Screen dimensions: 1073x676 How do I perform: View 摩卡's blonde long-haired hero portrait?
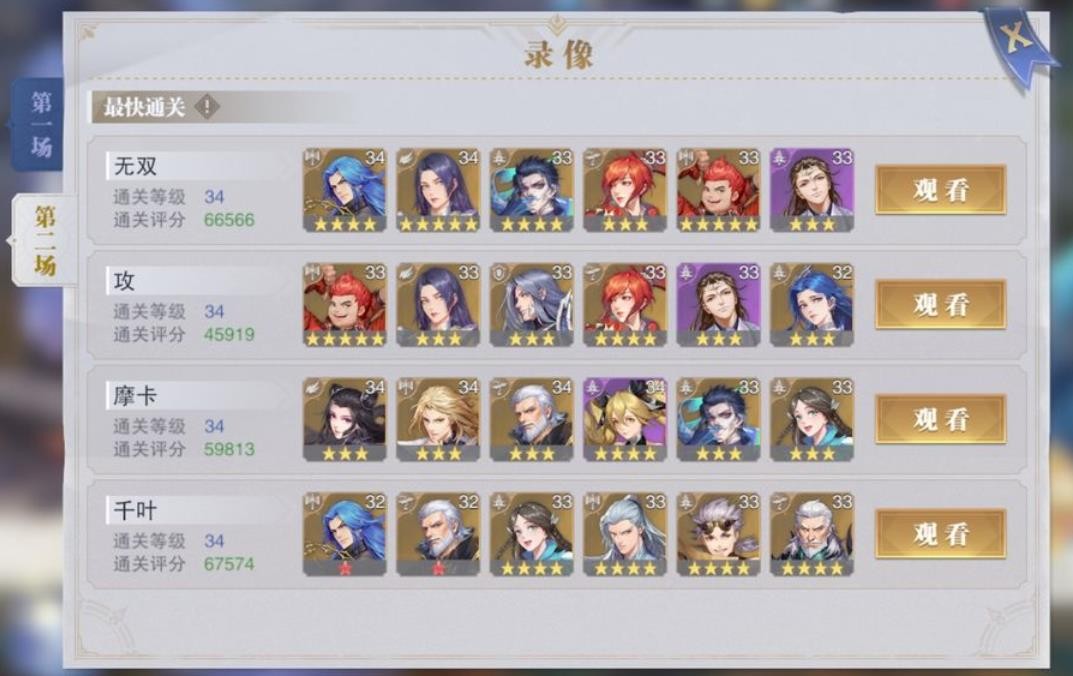pyautogui.click(x=438, y=419)
